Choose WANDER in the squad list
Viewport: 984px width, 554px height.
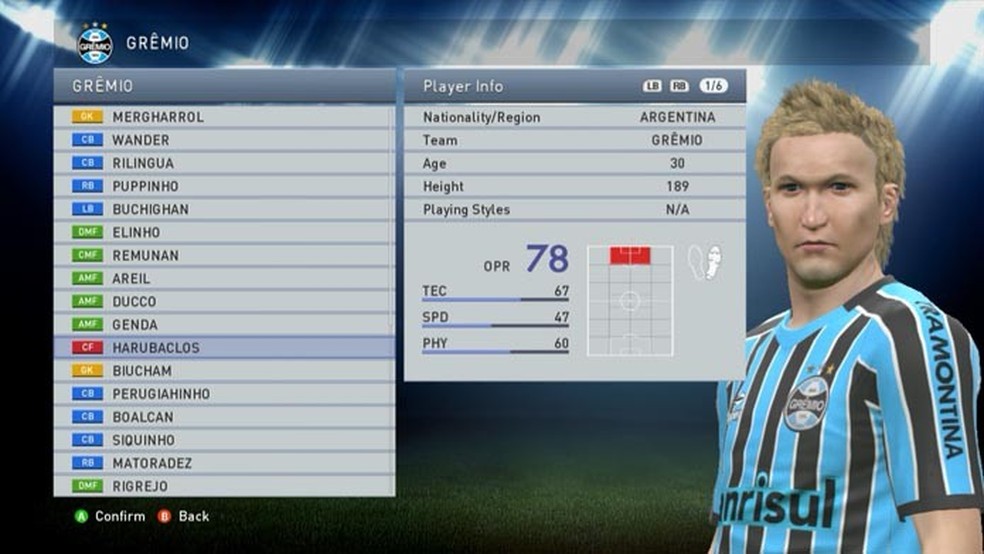(x=140, y=140)
